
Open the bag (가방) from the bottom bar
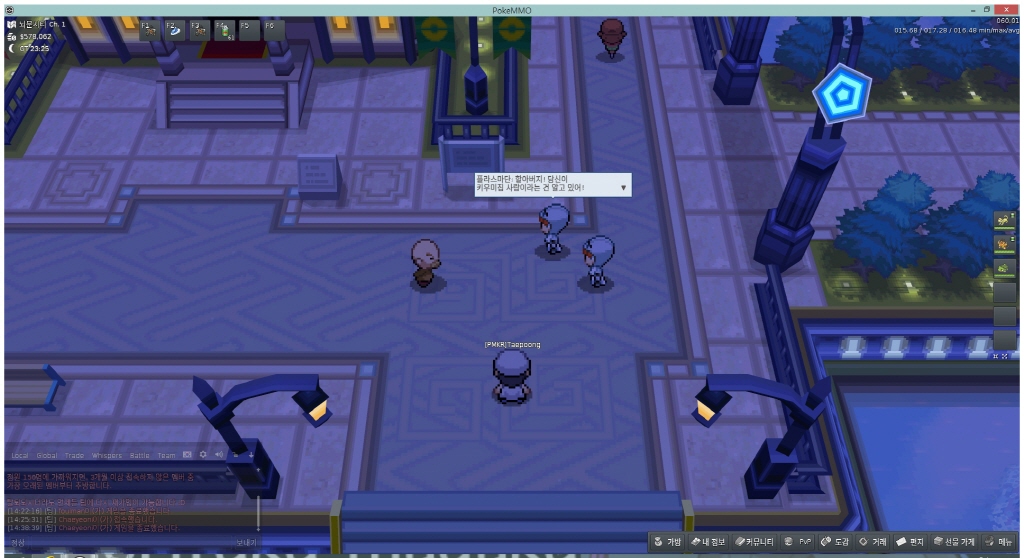point(667,542)
